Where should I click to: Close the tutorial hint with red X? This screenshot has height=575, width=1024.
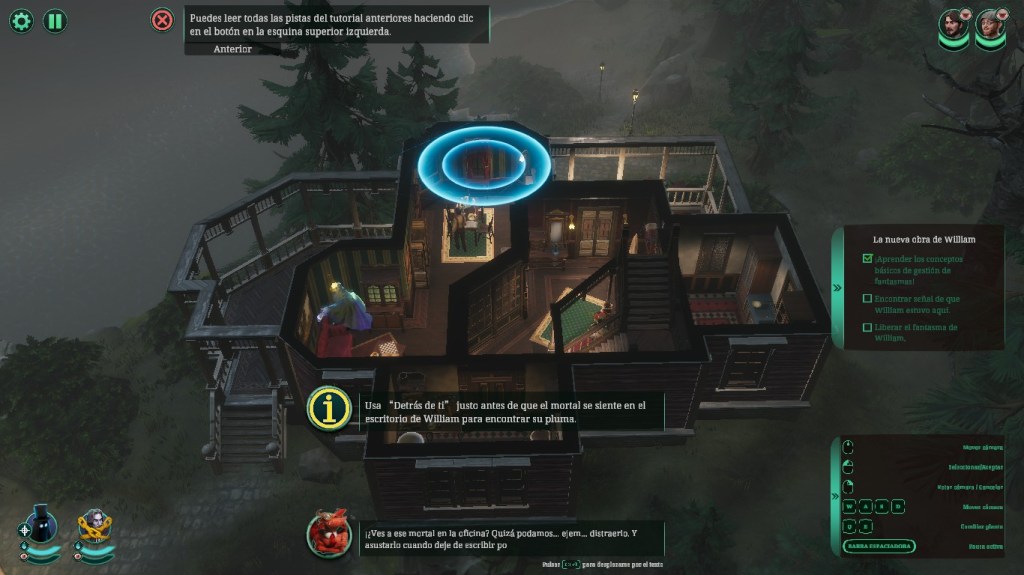162,20
